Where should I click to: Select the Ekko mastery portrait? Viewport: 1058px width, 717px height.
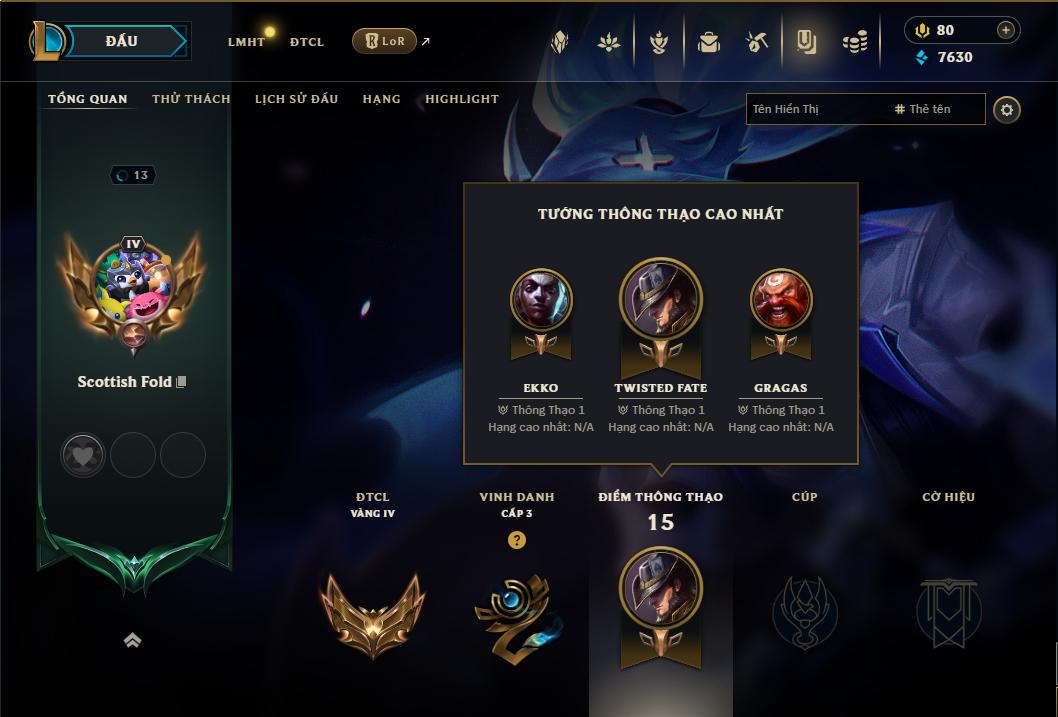tap(541, 299)
